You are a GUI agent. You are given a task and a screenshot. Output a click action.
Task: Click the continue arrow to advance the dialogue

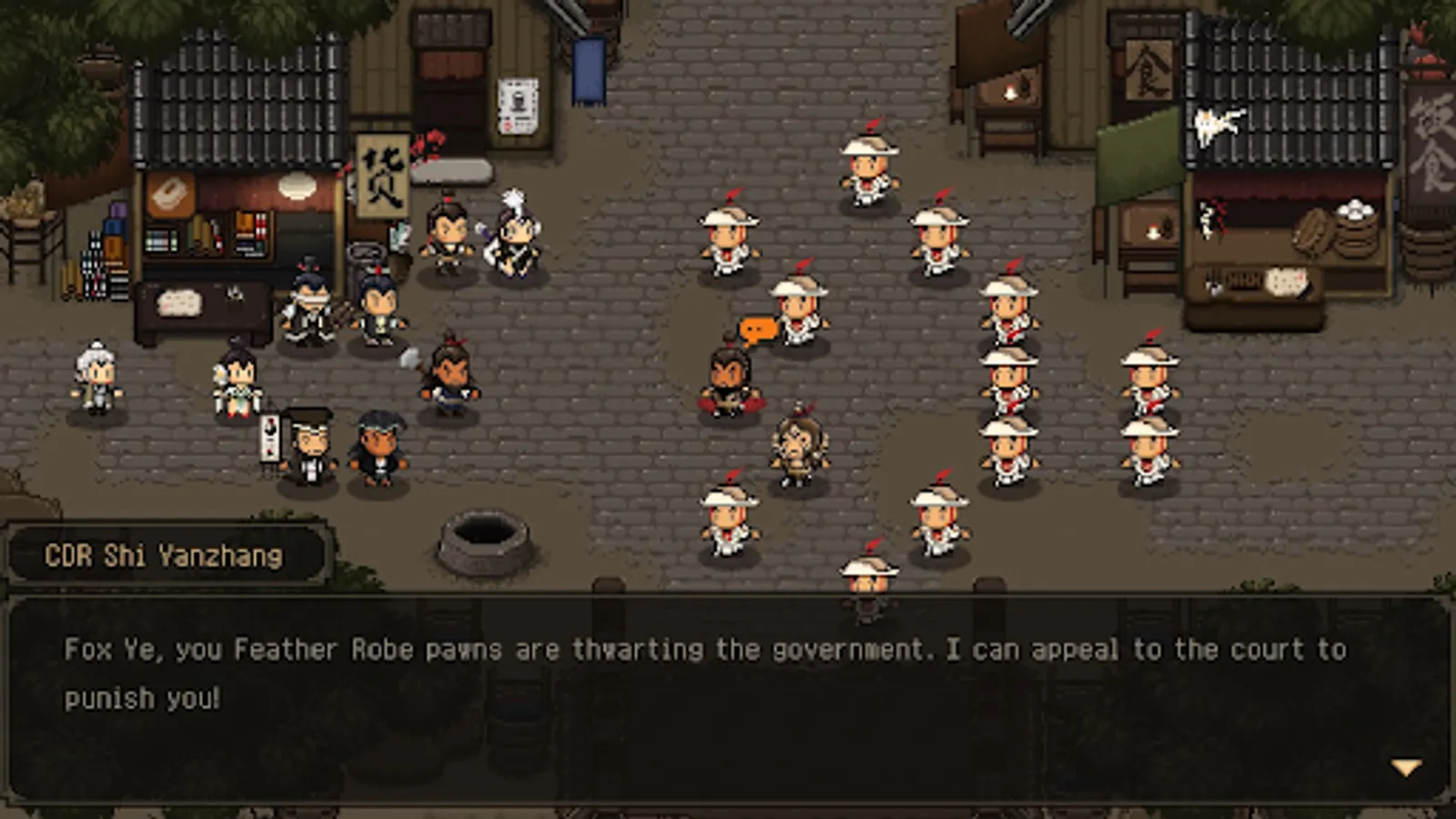pyautogui.click(x=1406, y=766)
